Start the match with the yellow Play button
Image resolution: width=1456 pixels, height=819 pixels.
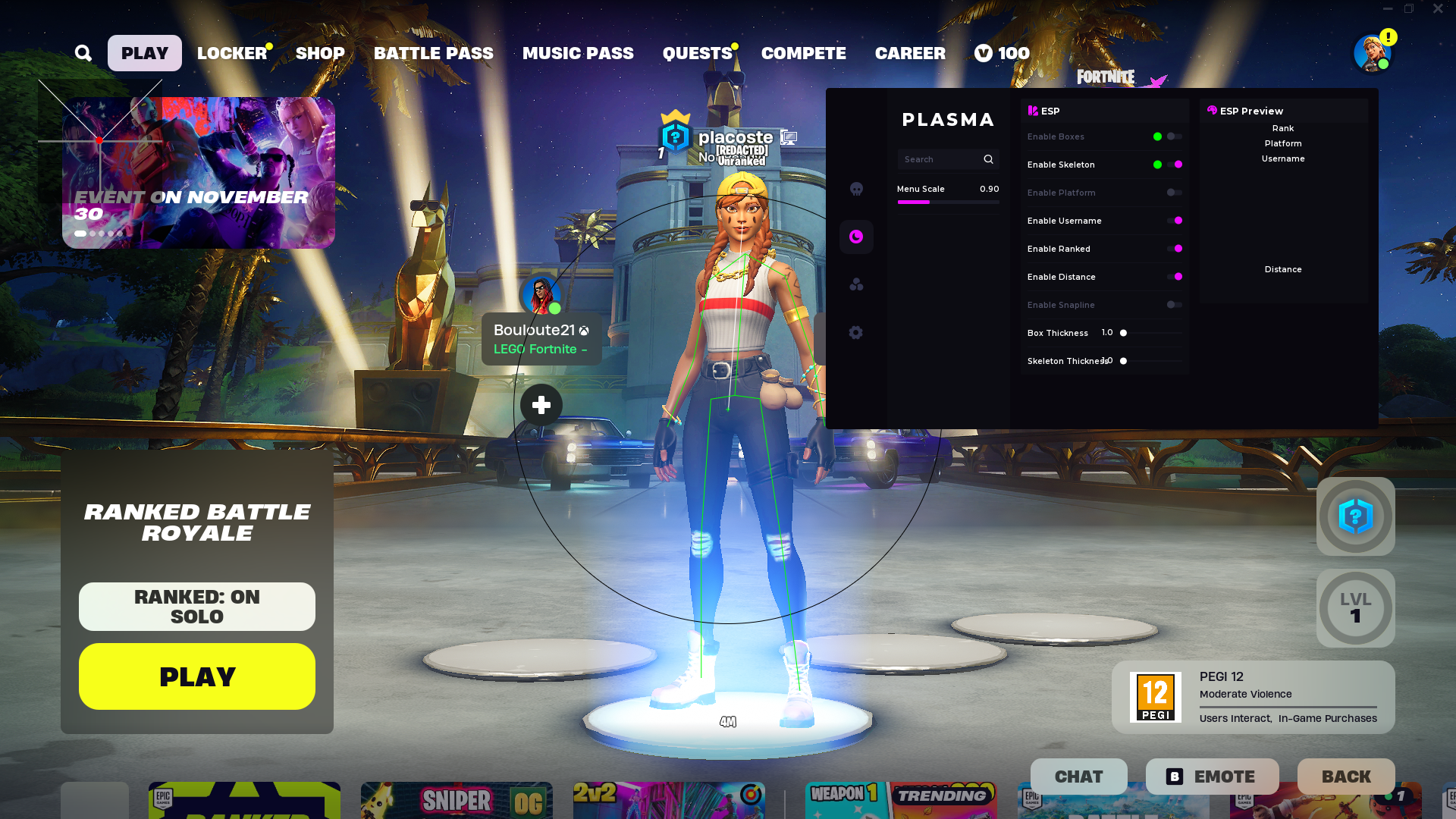pos(197,676)
